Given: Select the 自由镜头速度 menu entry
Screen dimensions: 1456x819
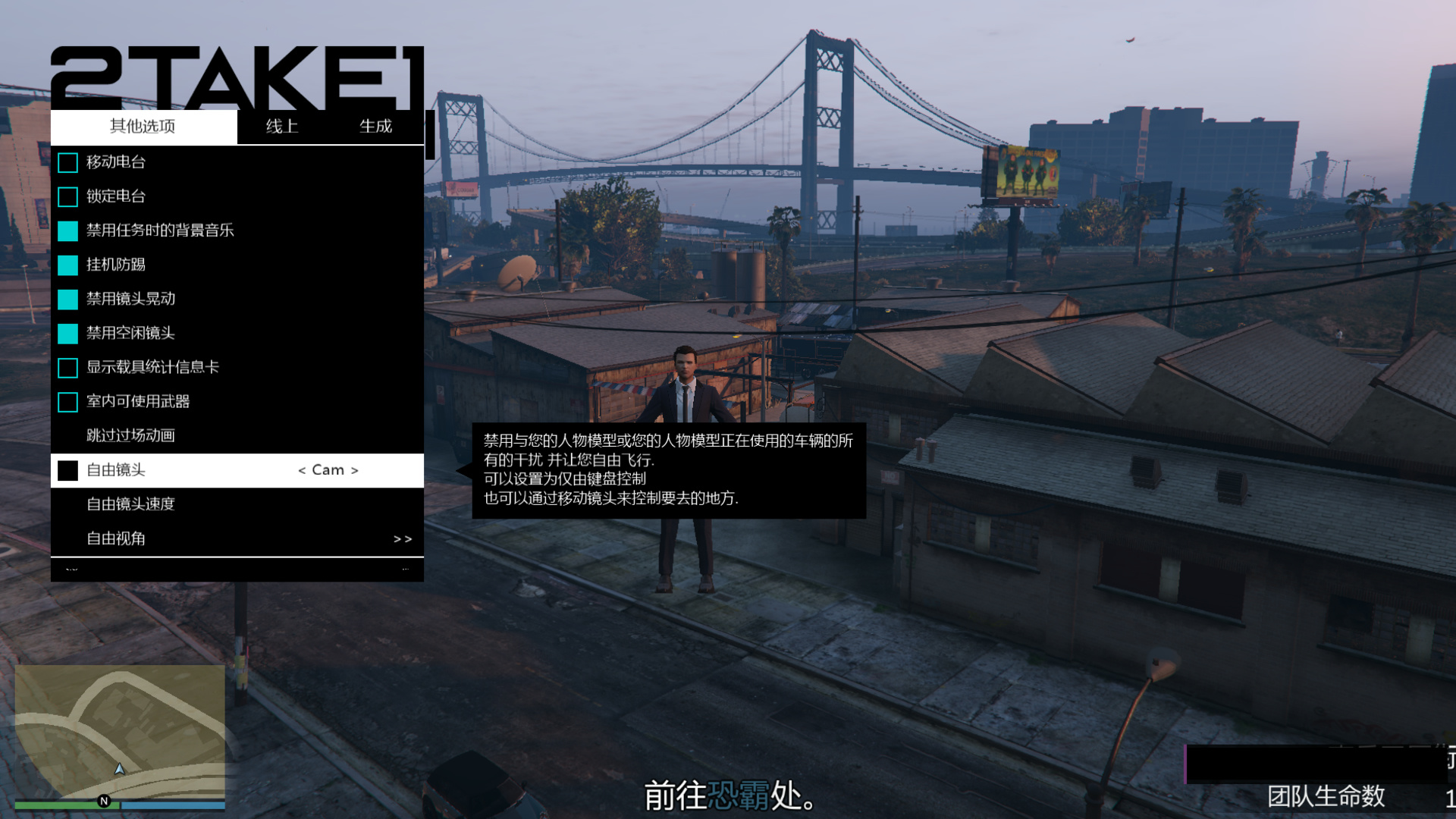Looking at the screenshot, I should tap(131, 504).
